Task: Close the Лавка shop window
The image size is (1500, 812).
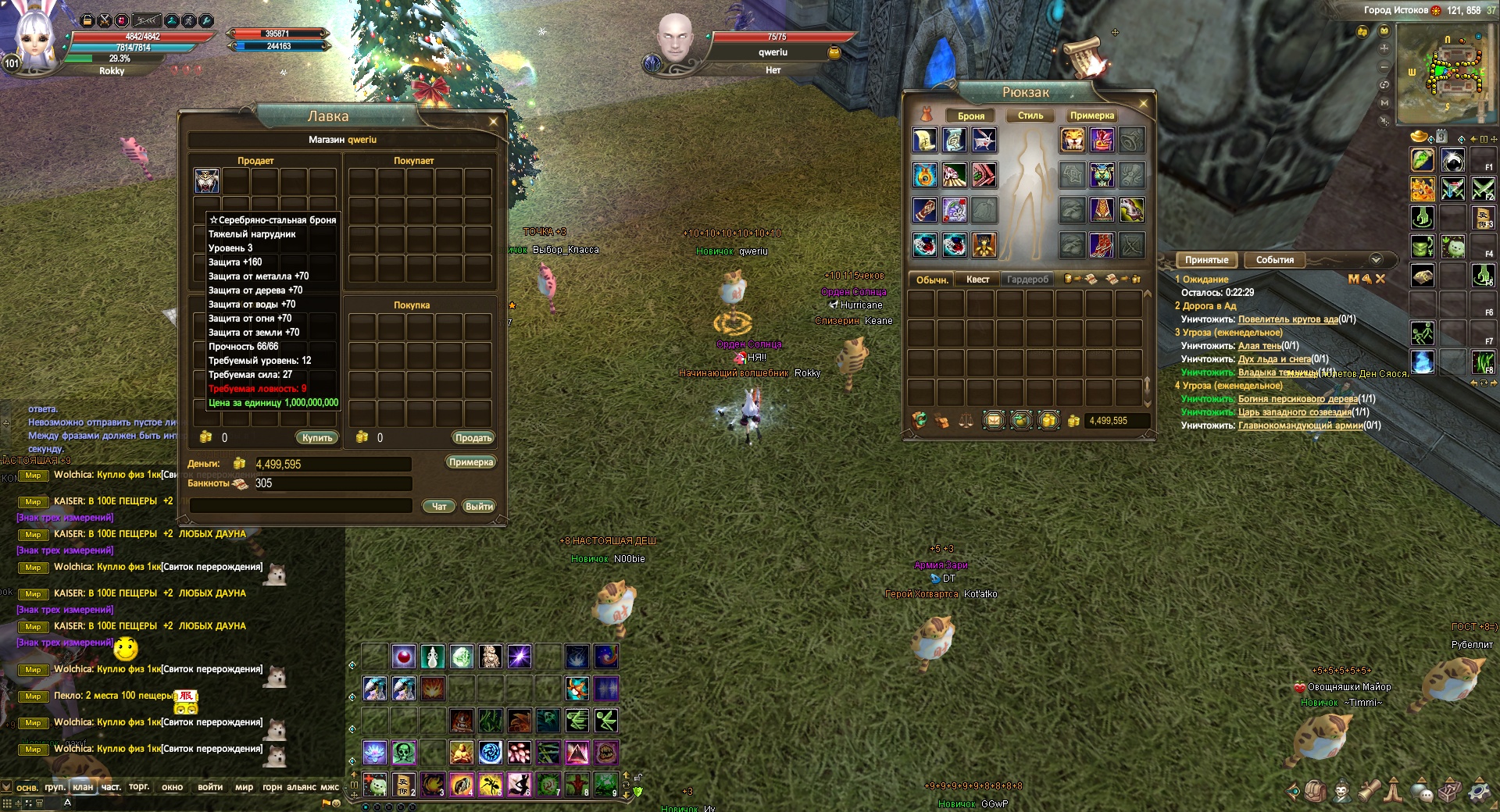Action: point(493,122)
